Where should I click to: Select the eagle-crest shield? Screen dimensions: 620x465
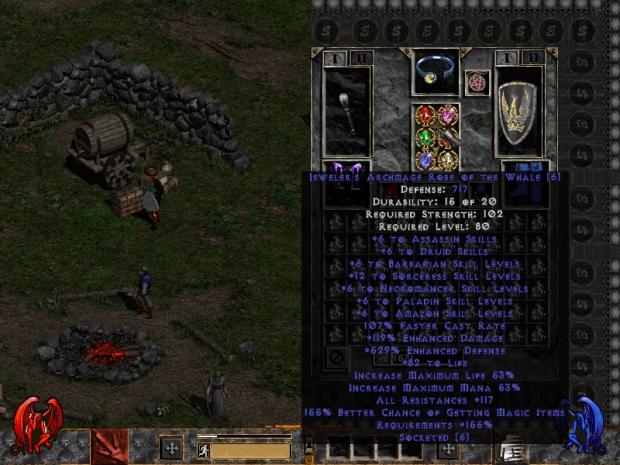click(x=518, y=111)
